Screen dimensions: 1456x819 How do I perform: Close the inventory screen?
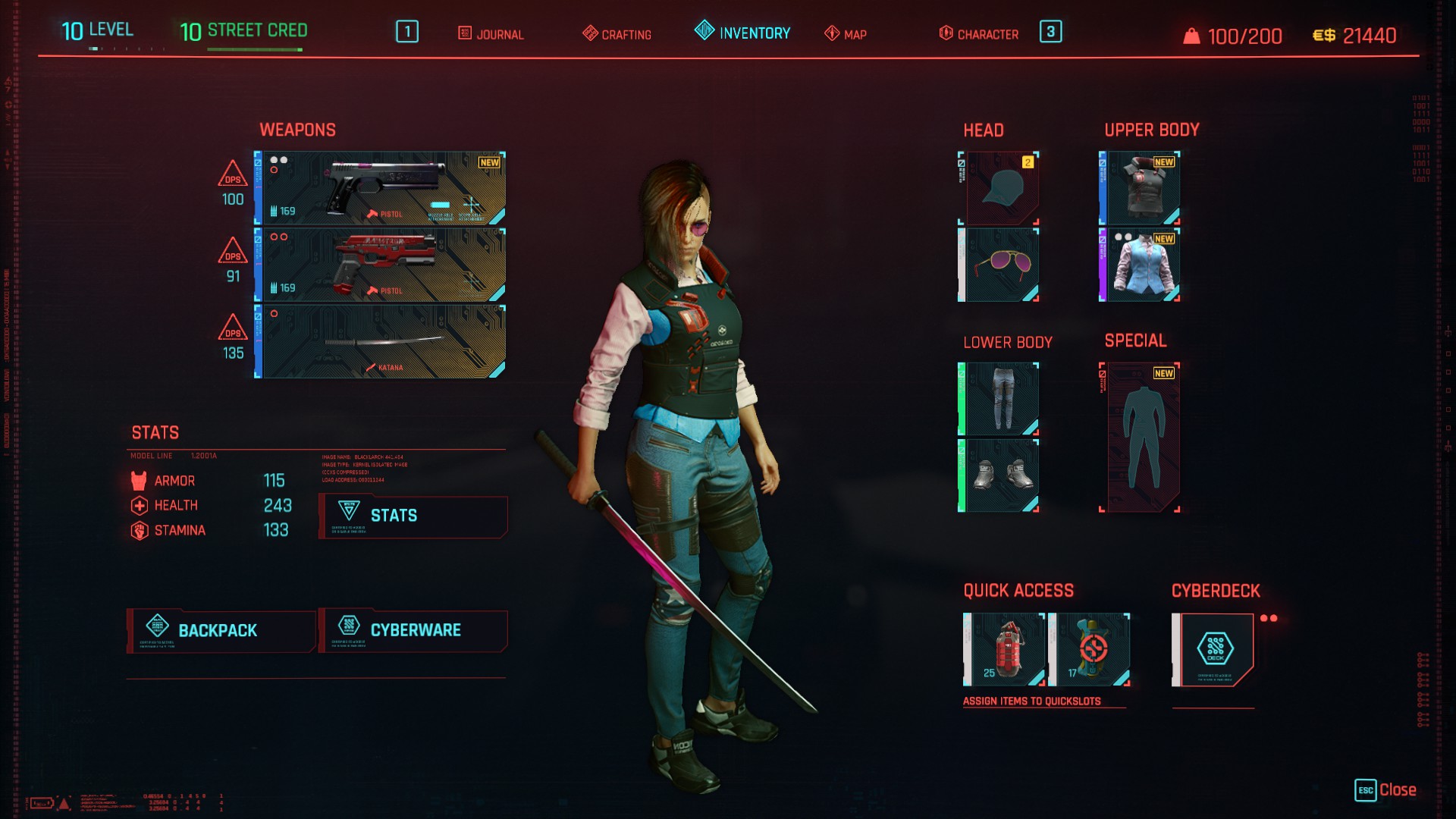(1386, 790)
